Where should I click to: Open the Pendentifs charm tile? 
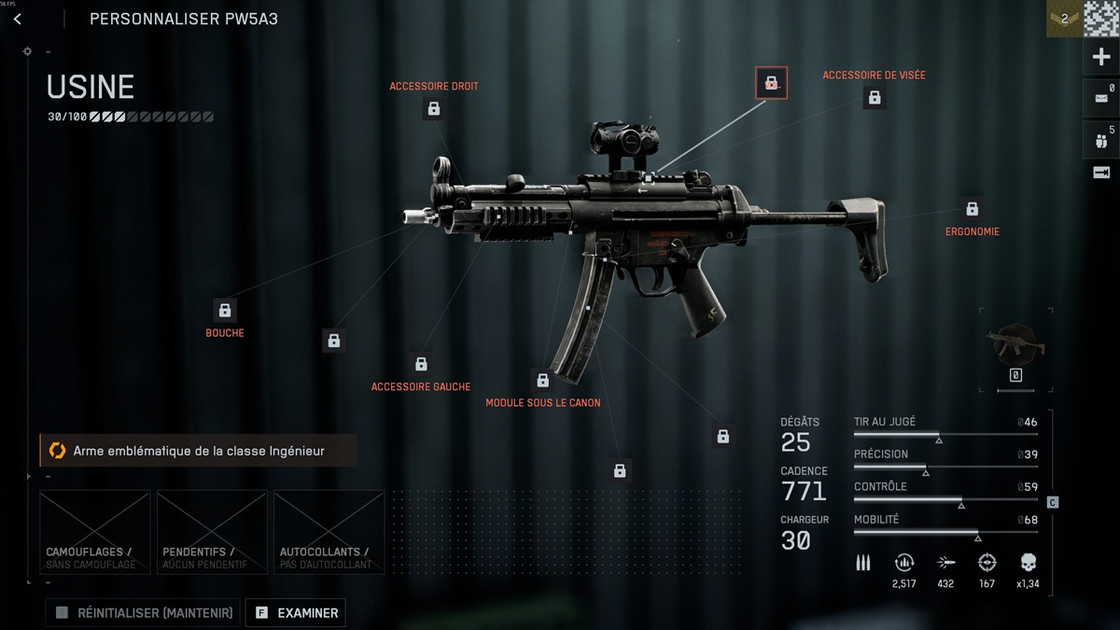212,532
